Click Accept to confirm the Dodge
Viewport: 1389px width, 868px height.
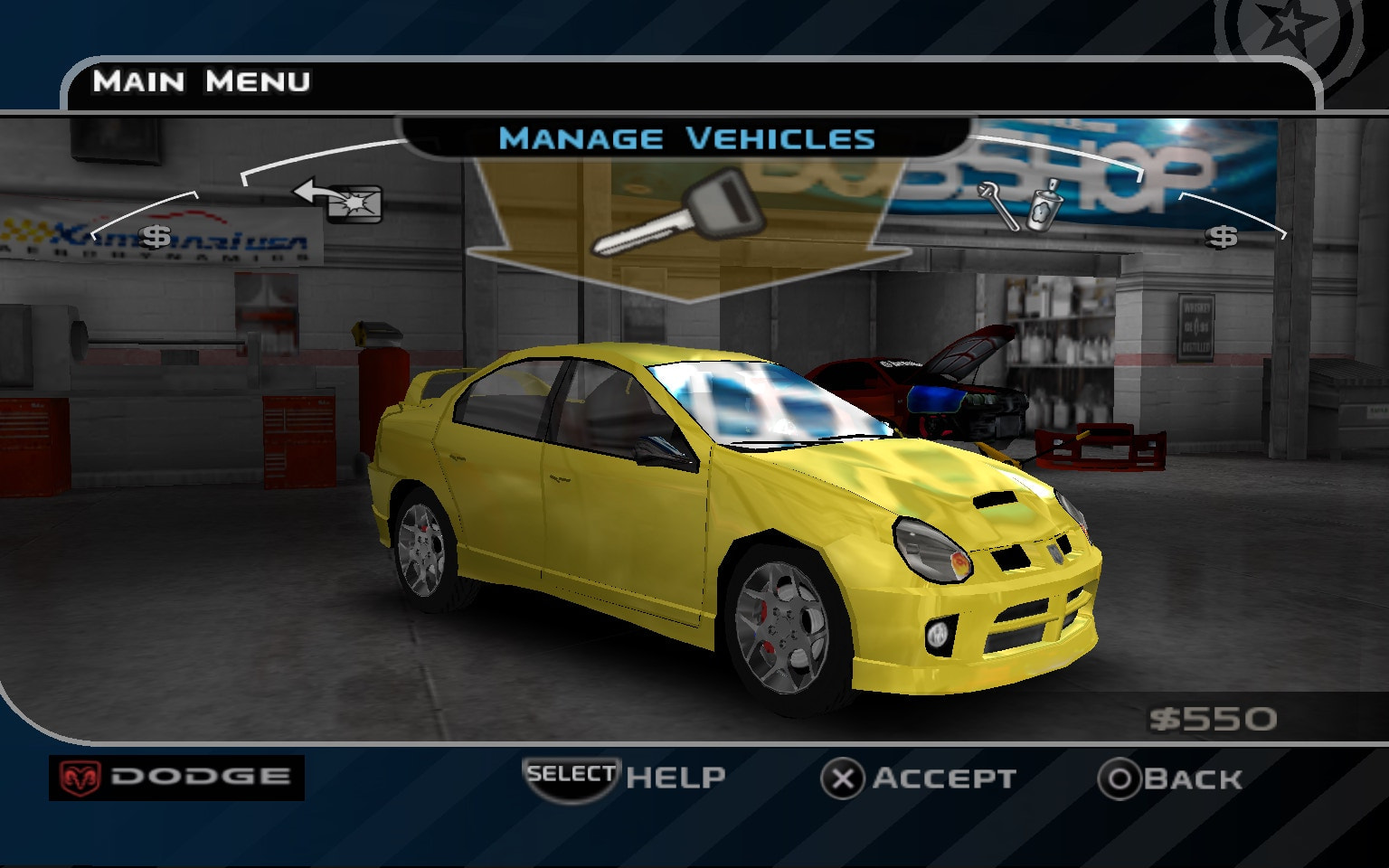click(942, 778)
